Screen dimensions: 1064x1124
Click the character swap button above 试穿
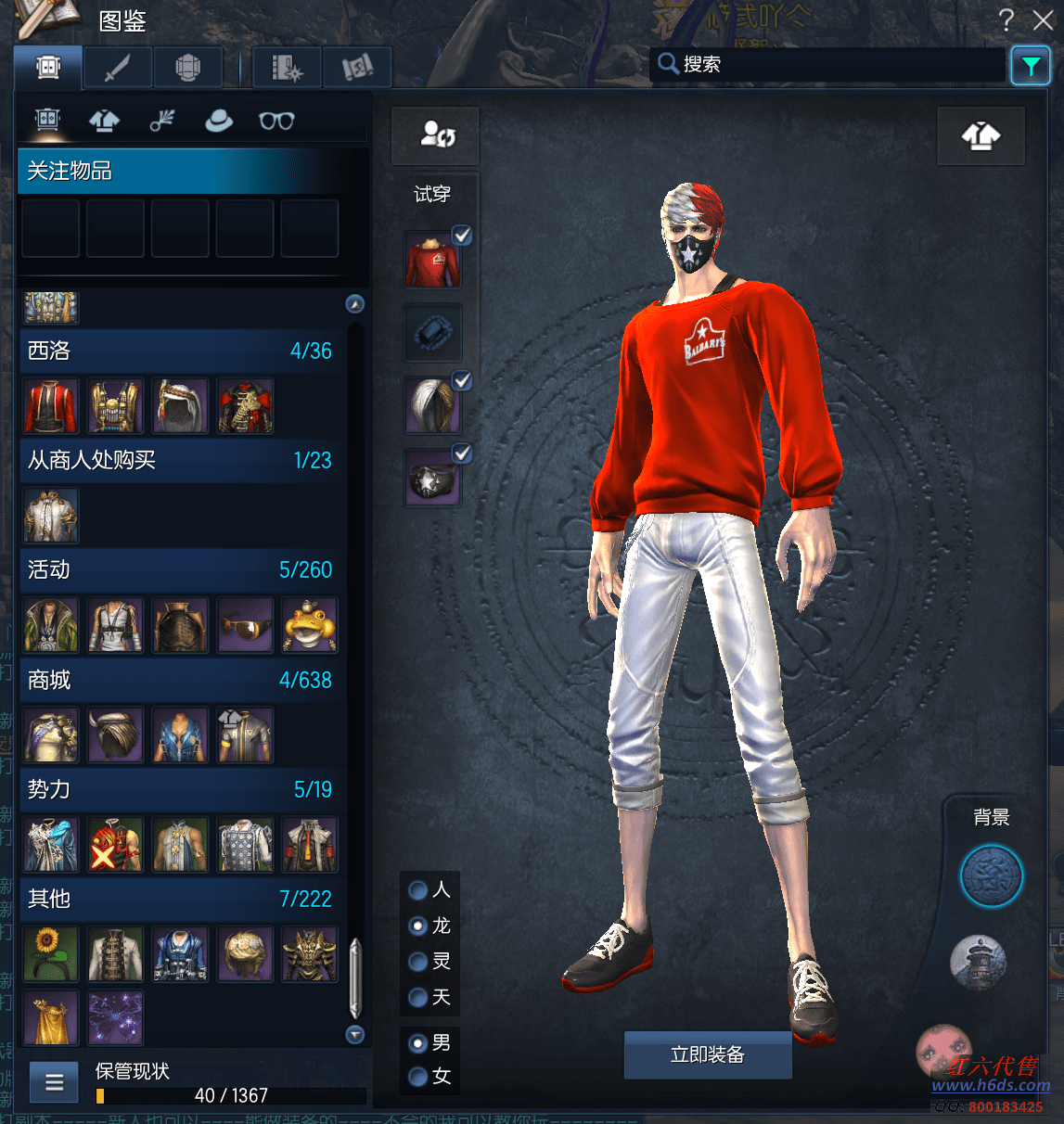click(436, 135)
